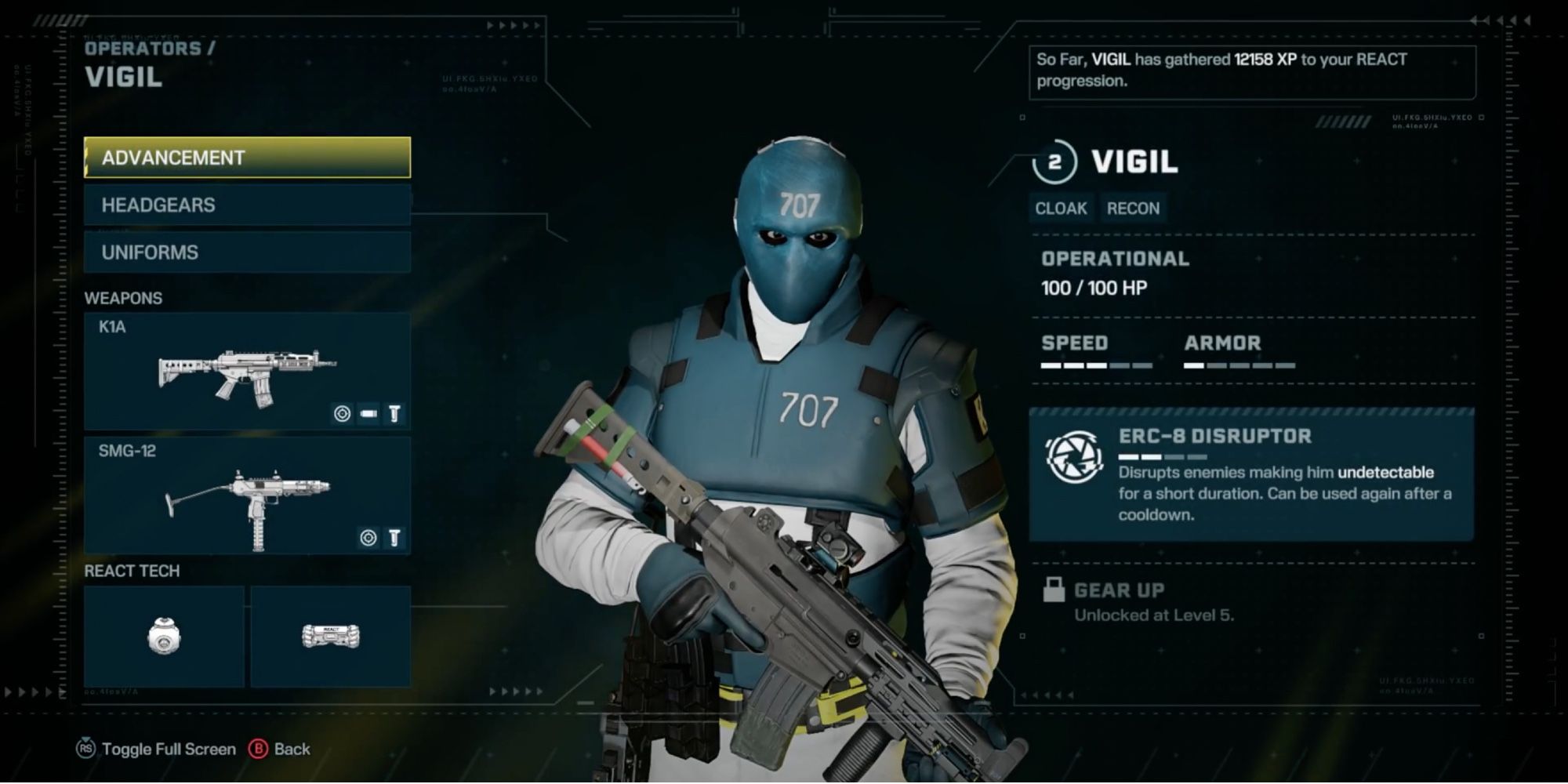Collapse the WEAPONS section header
The width and height of the screenshot is (1568, 784).
coord(122,299)
